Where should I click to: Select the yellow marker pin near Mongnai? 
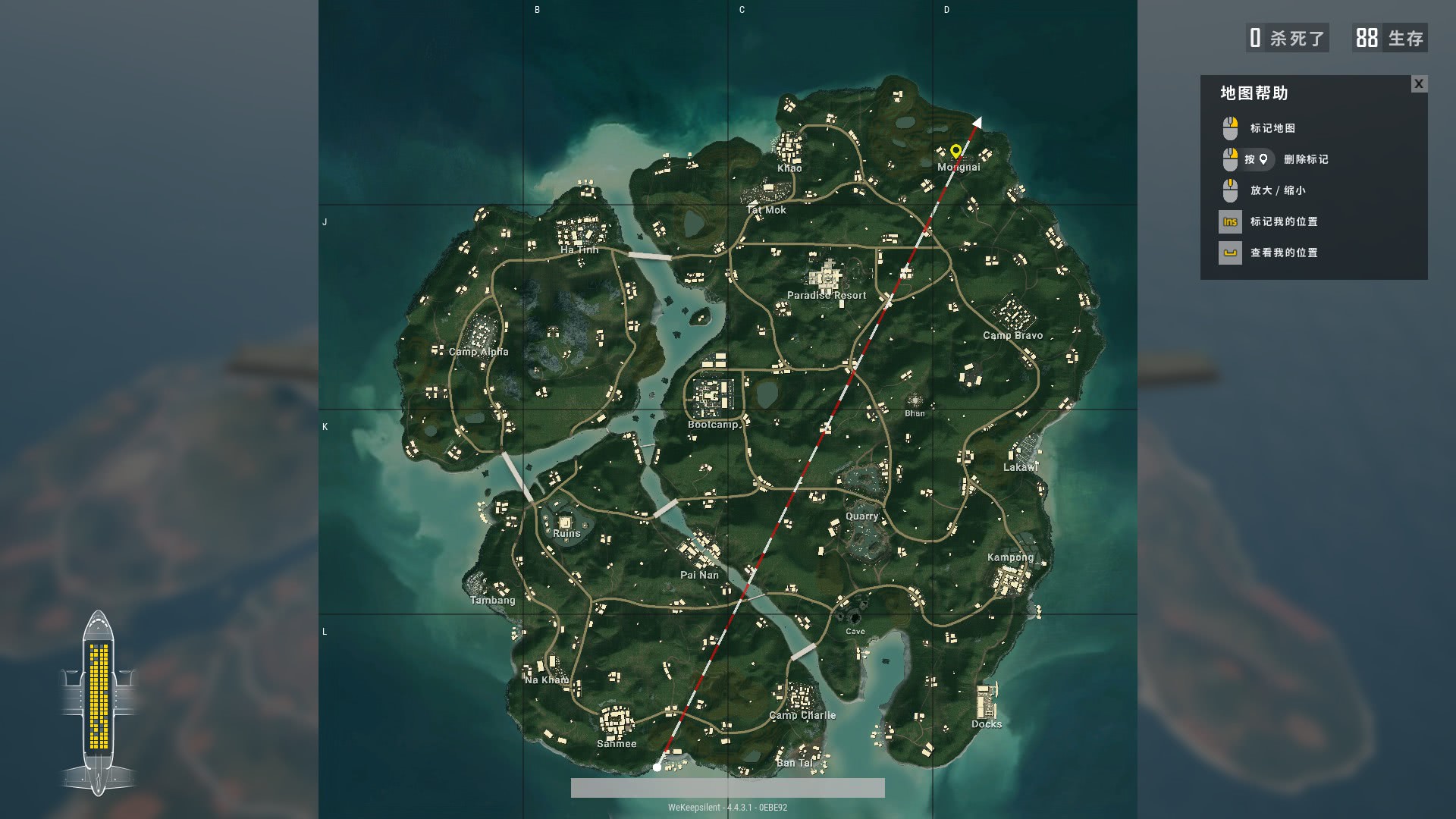tap(955, 152)
